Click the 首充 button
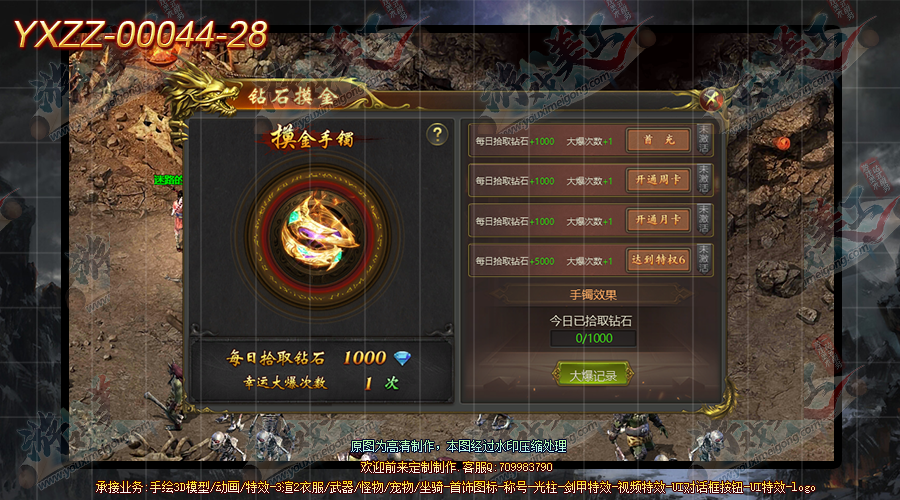Screen dimensions: 900x500 point(658,141)
